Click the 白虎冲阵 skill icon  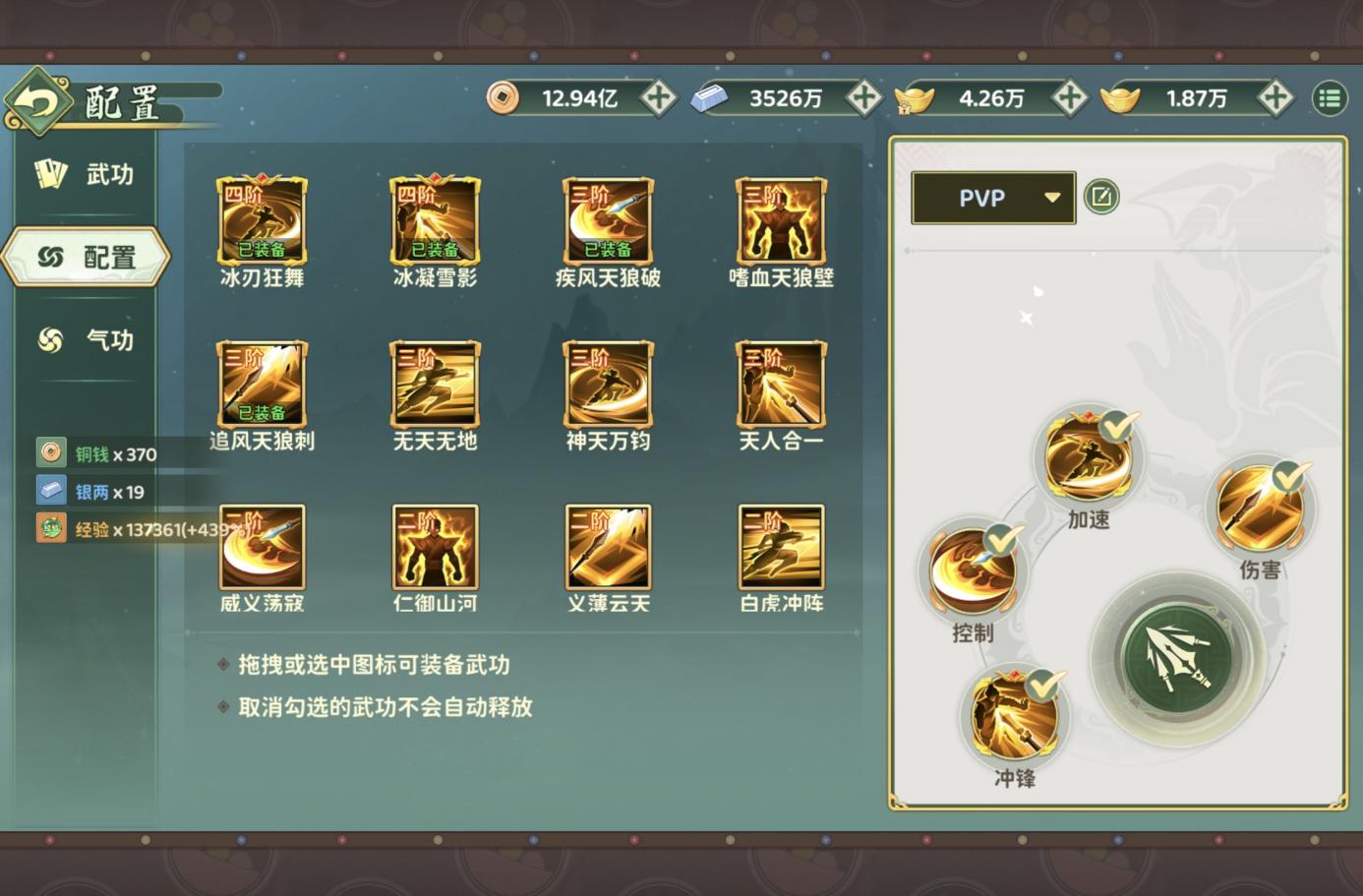click(x=779, y=548)
